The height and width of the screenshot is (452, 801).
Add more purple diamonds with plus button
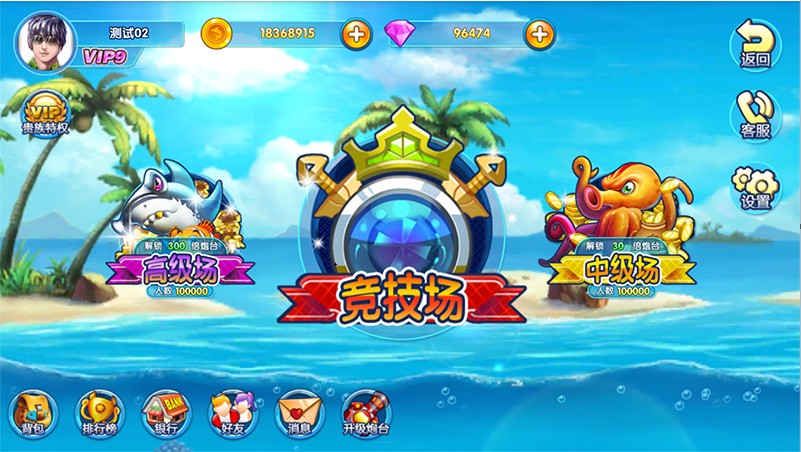click(539, 34)
